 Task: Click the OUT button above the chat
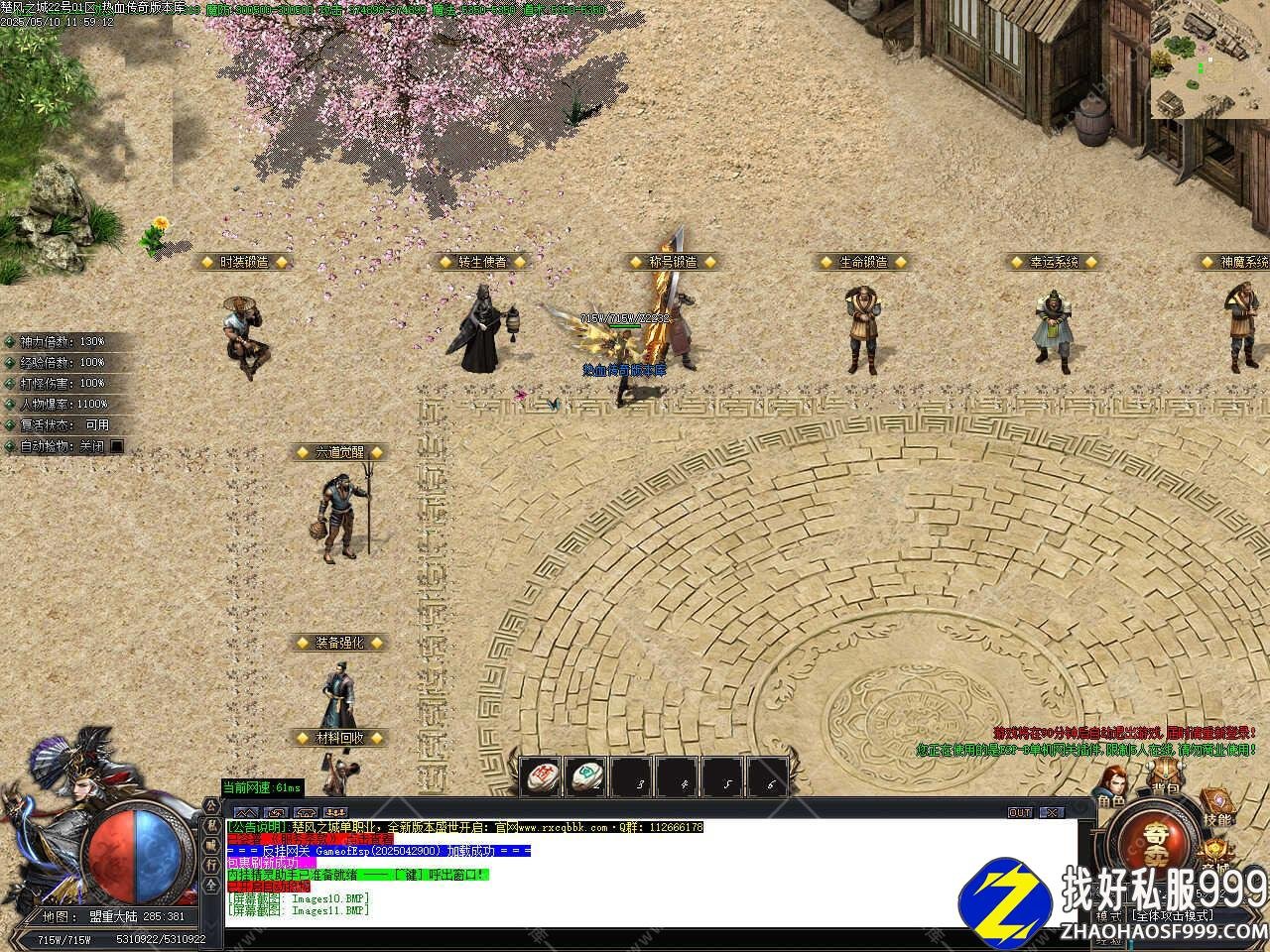pyautogui.click(x=1020, y=812)
